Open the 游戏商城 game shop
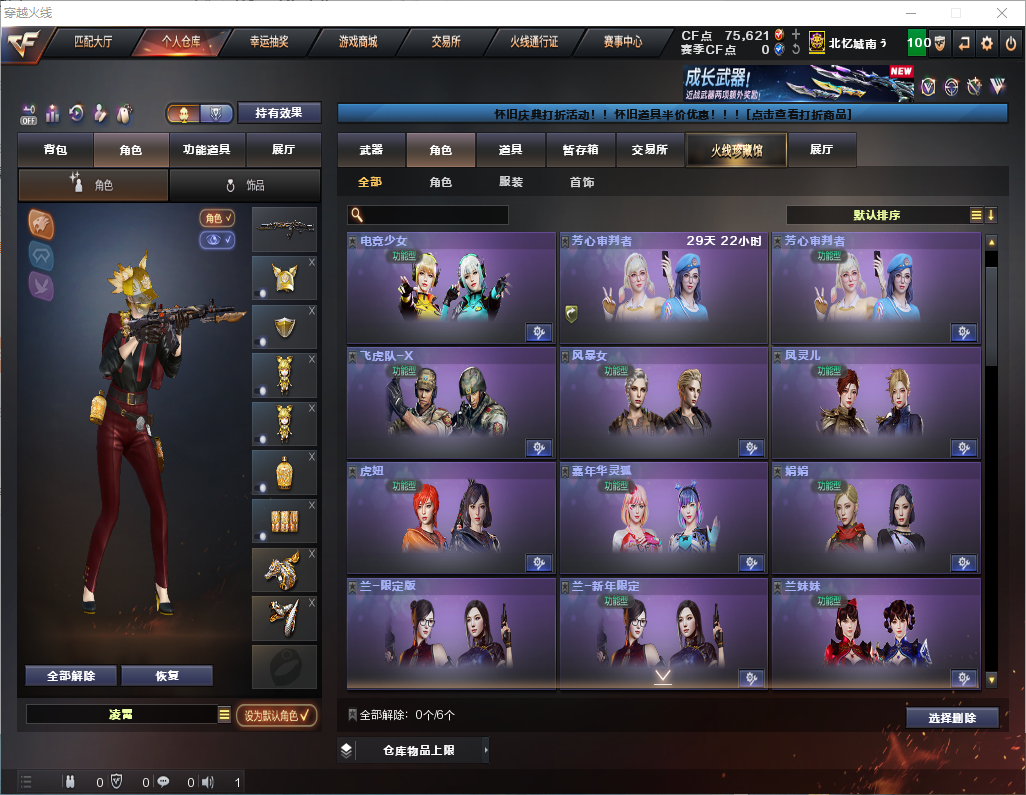 point(358,42)
